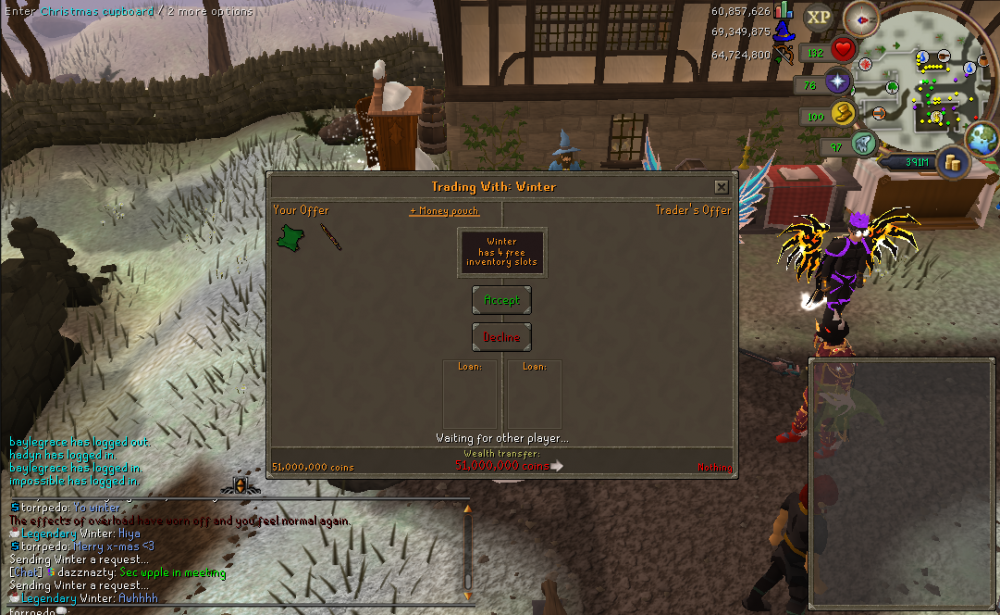Activate the prayer points star orb
1000x615 pixels.
pyautogui.click(x=837, y=82)
